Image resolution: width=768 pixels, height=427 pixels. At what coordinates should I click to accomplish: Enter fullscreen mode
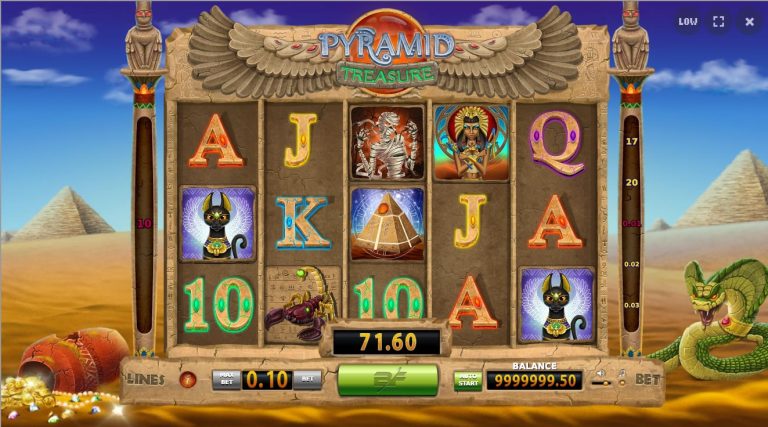coord(718,21)
